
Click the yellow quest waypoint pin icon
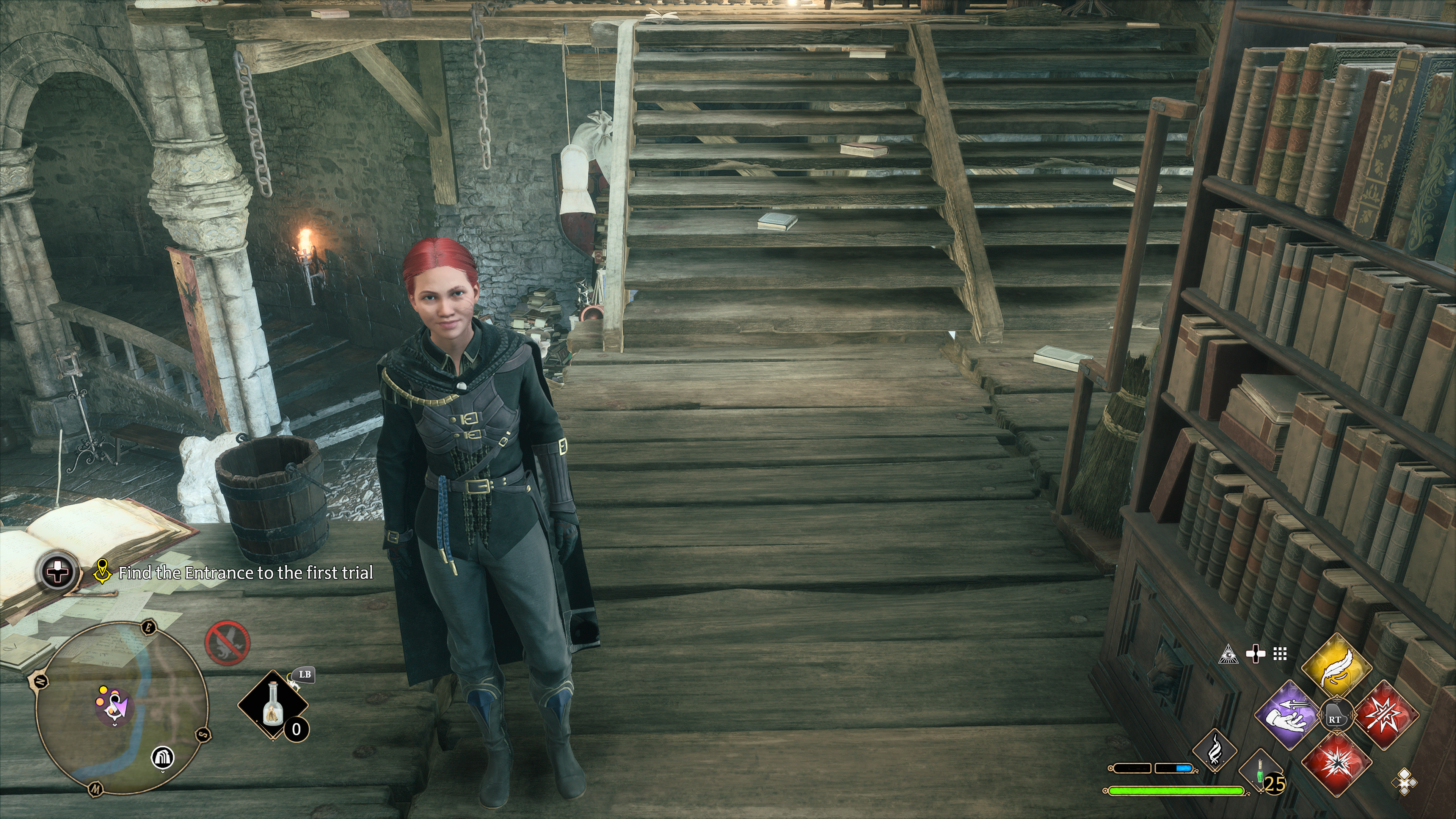102,571
